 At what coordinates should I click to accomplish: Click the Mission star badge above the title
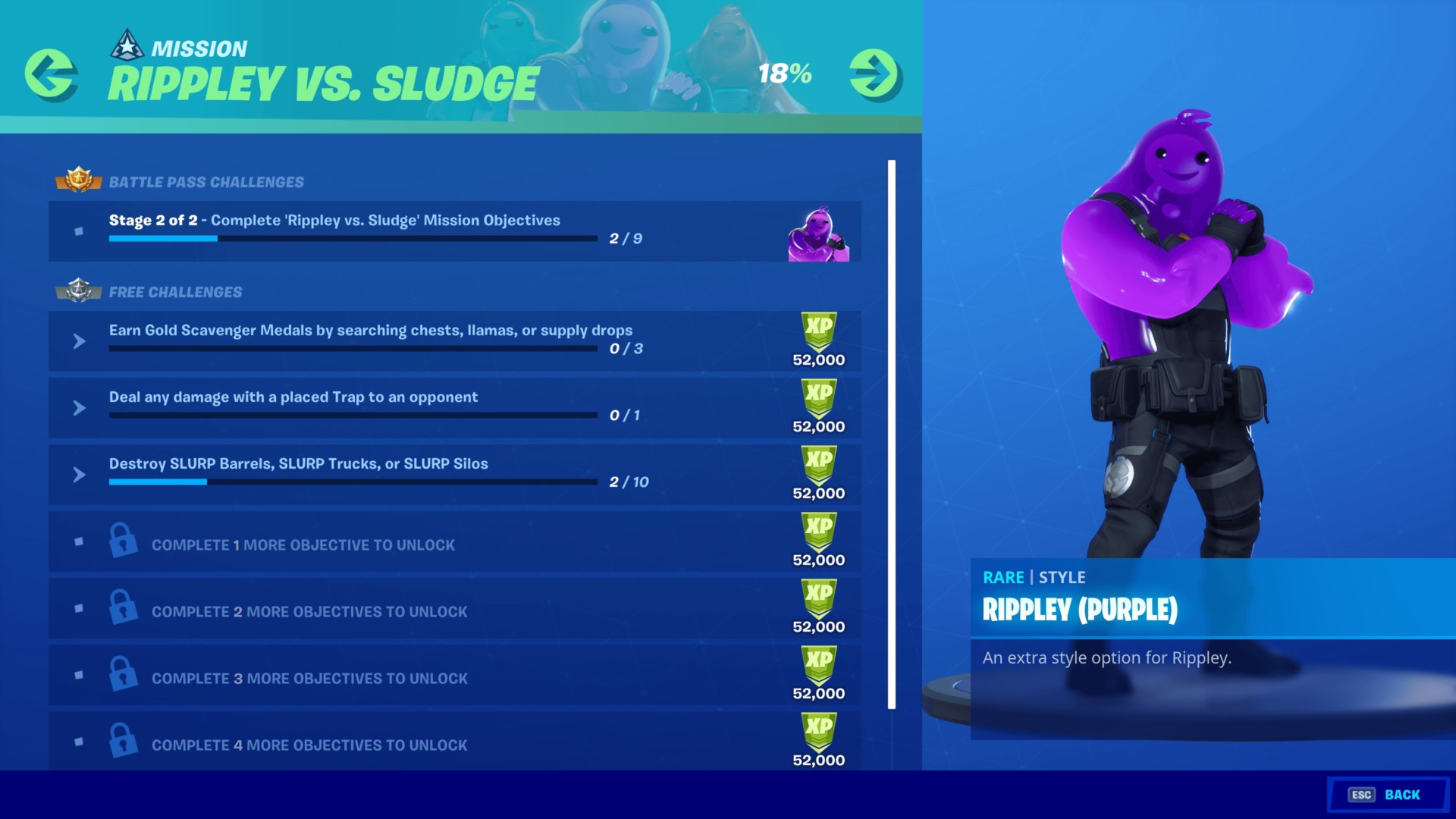click(x=127, y=44)
